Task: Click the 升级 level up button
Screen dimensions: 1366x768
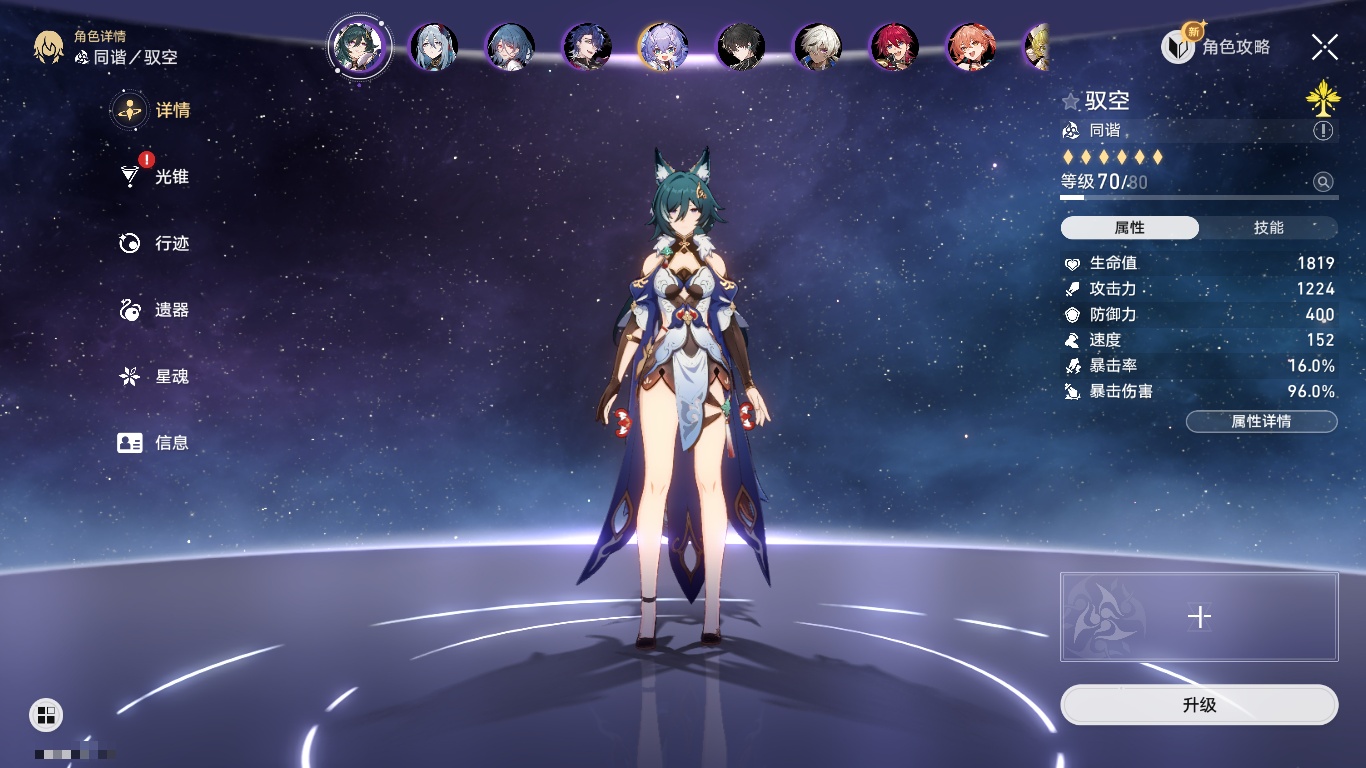Action: (1198, 705)
